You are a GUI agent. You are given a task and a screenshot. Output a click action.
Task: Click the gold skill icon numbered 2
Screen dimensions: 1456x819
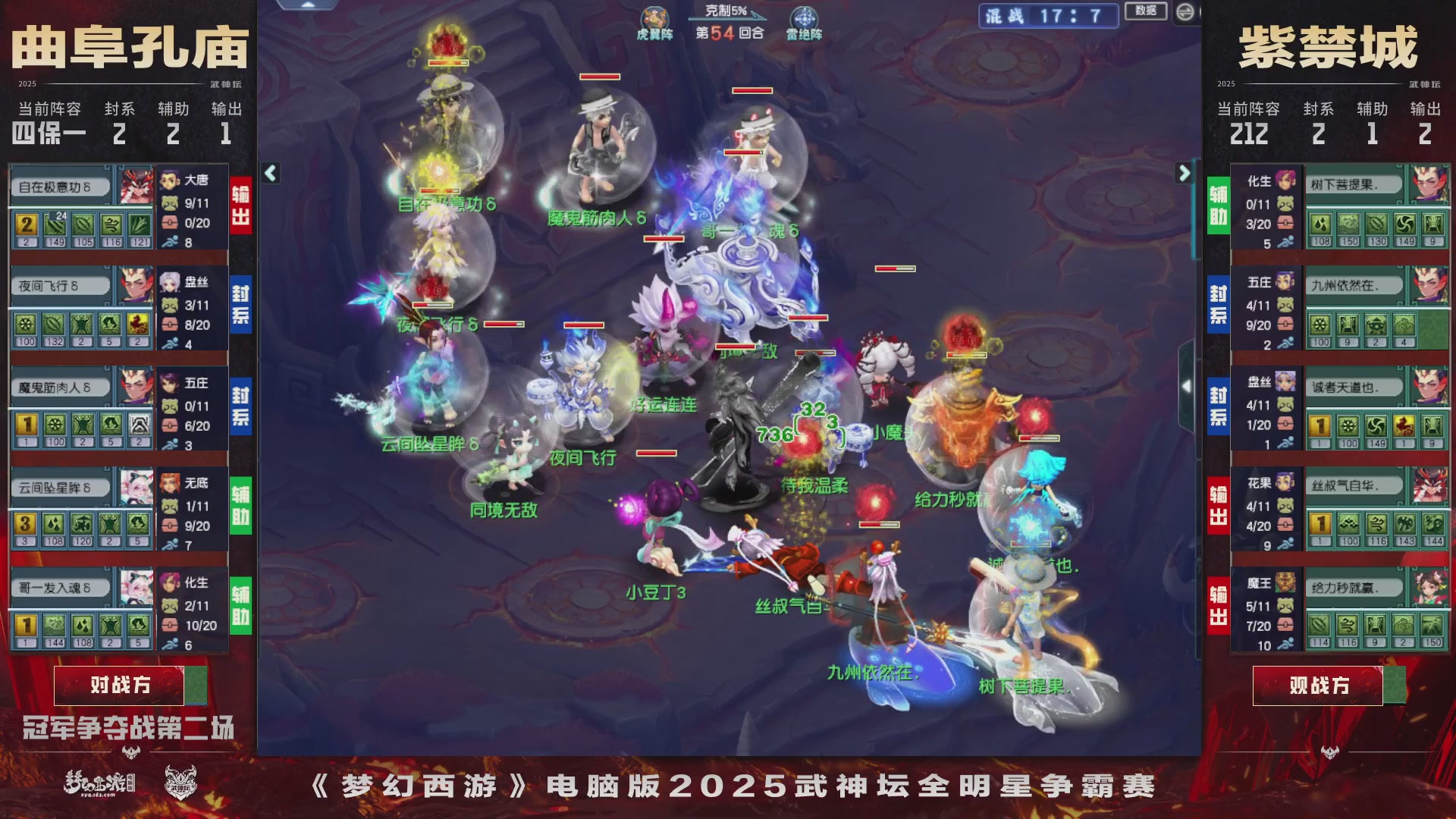(25, 226)
